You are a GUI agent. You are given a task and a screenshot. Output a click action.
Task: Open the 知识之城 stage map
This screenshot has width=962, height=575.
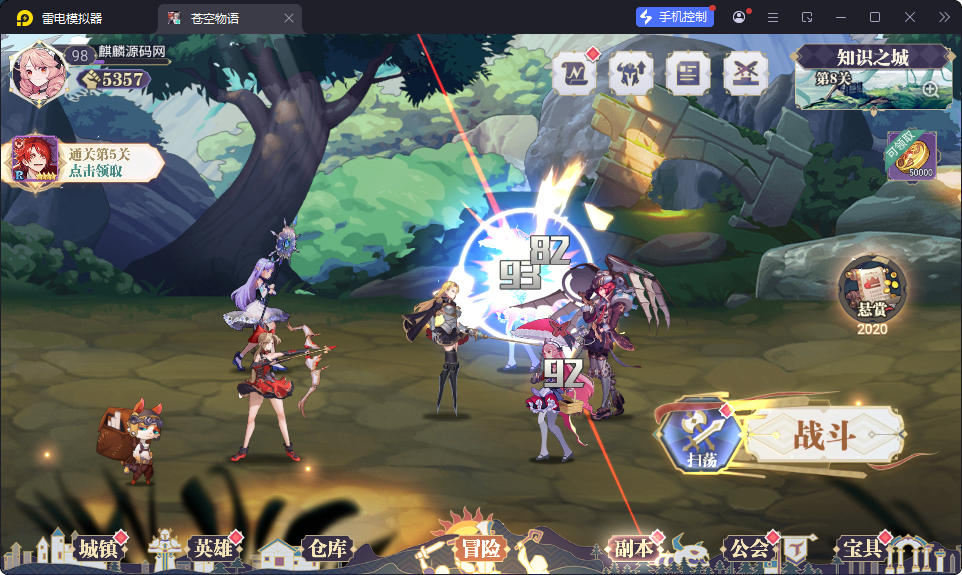871,75
